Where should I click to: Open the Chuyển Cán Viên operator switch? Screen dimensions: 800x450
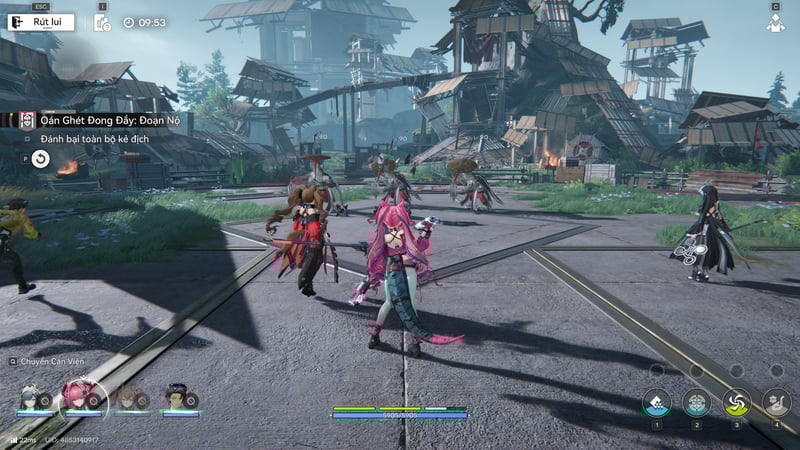pyautogui.click(x=48, y=361)
